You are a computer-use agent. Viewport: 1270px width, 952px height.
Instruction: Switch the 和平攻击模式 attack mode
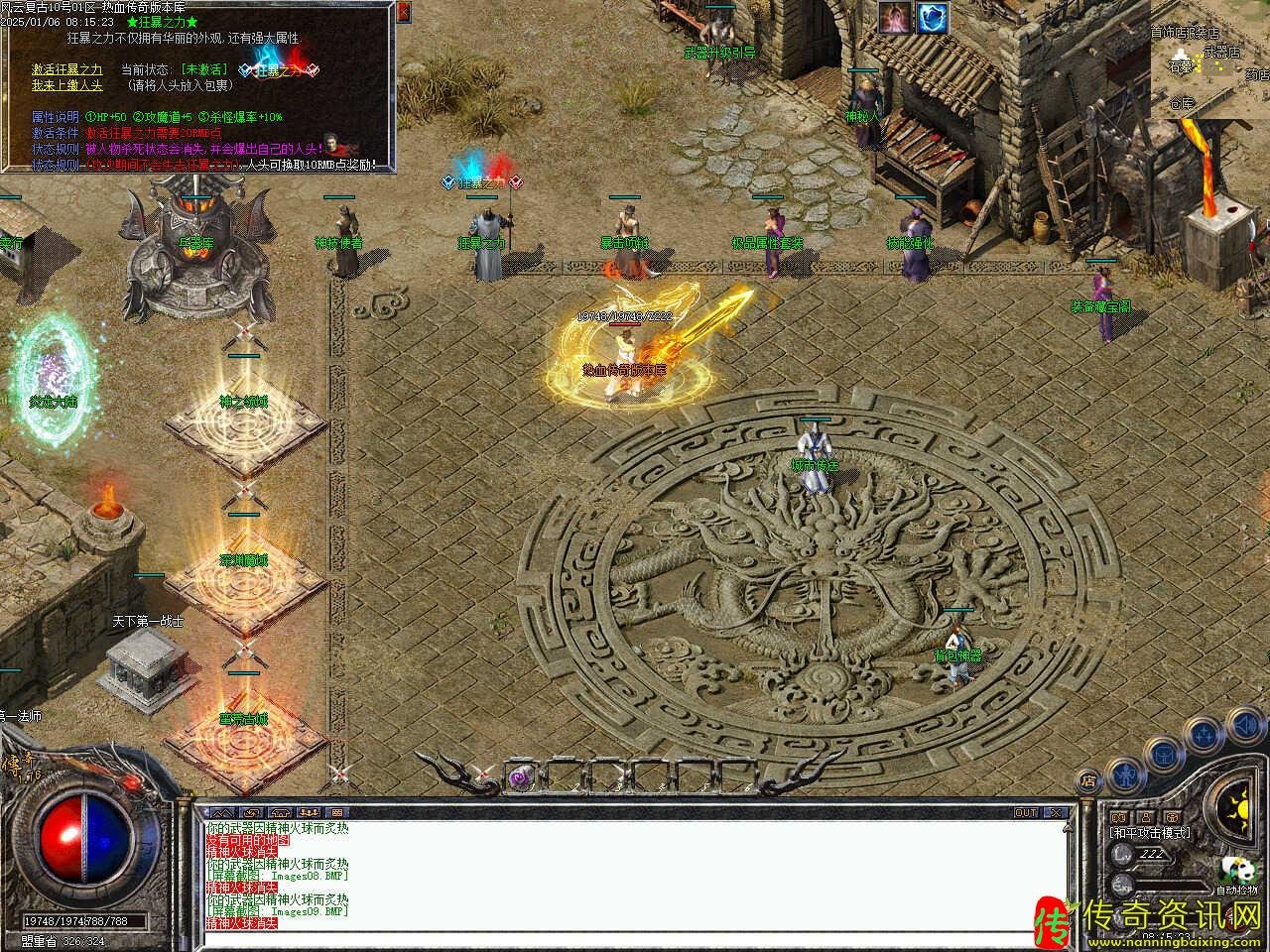click(1151, 833)
